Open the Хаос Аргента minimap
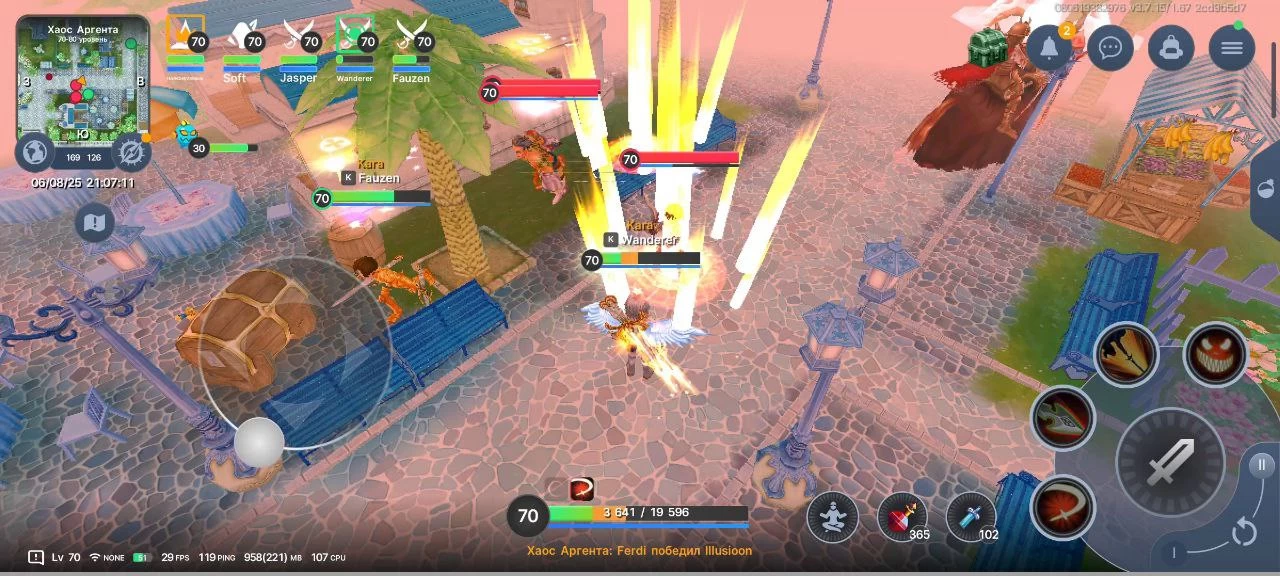 pyautogui.click(x=82, y=78)
